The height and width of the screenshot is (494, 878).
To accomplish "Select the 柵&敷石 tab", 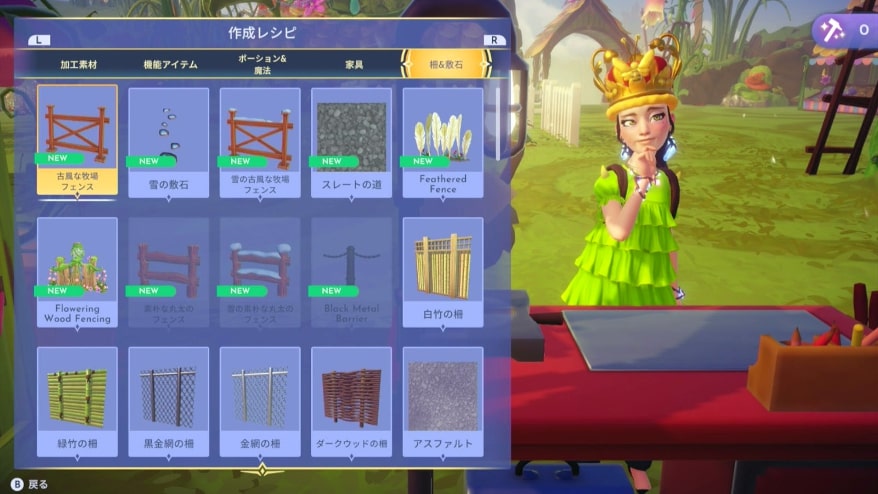I will (445, 64).
